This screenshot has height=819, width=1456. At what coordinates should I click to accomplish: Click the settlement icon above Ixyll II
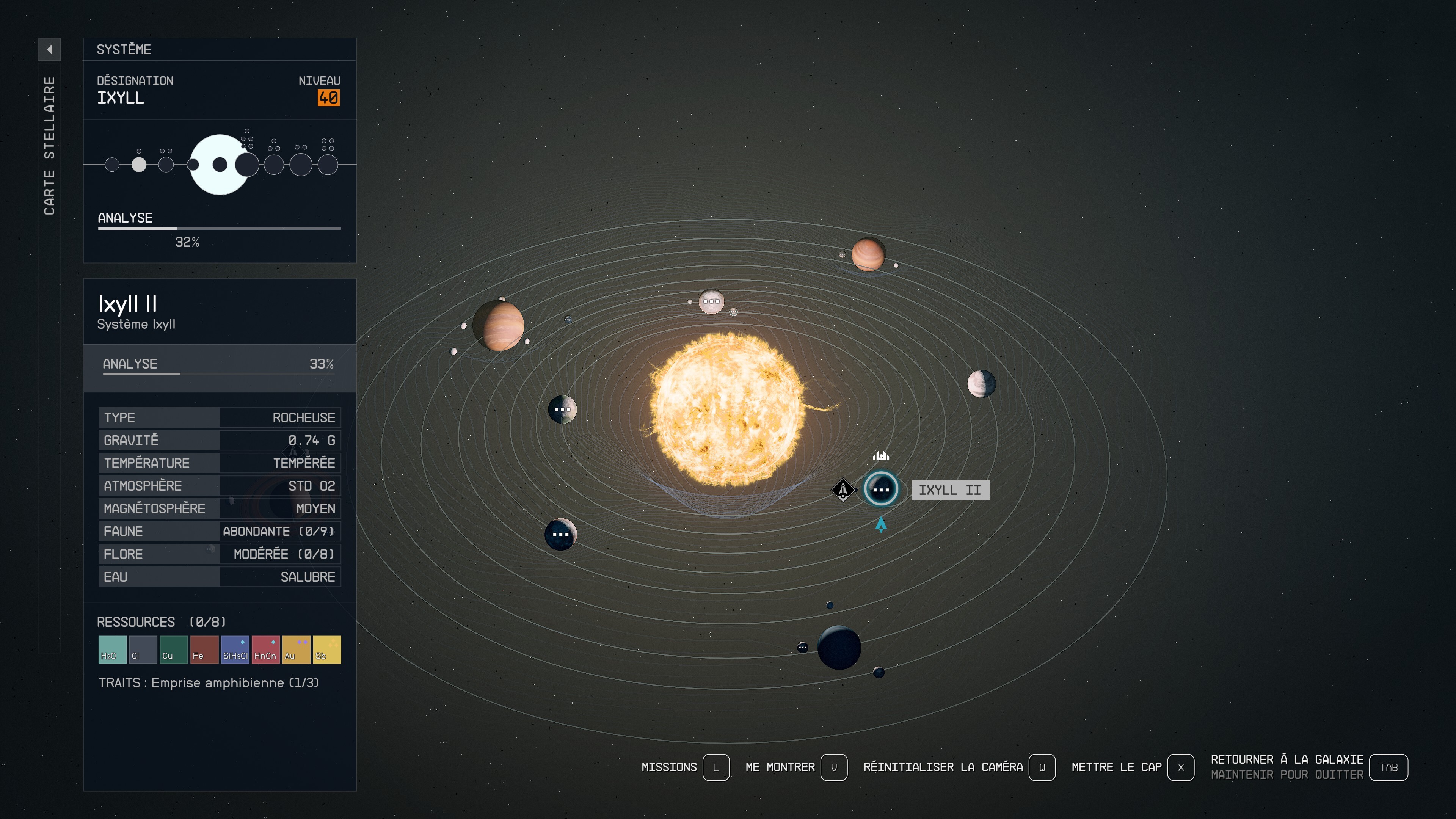(x=882, y=455)
